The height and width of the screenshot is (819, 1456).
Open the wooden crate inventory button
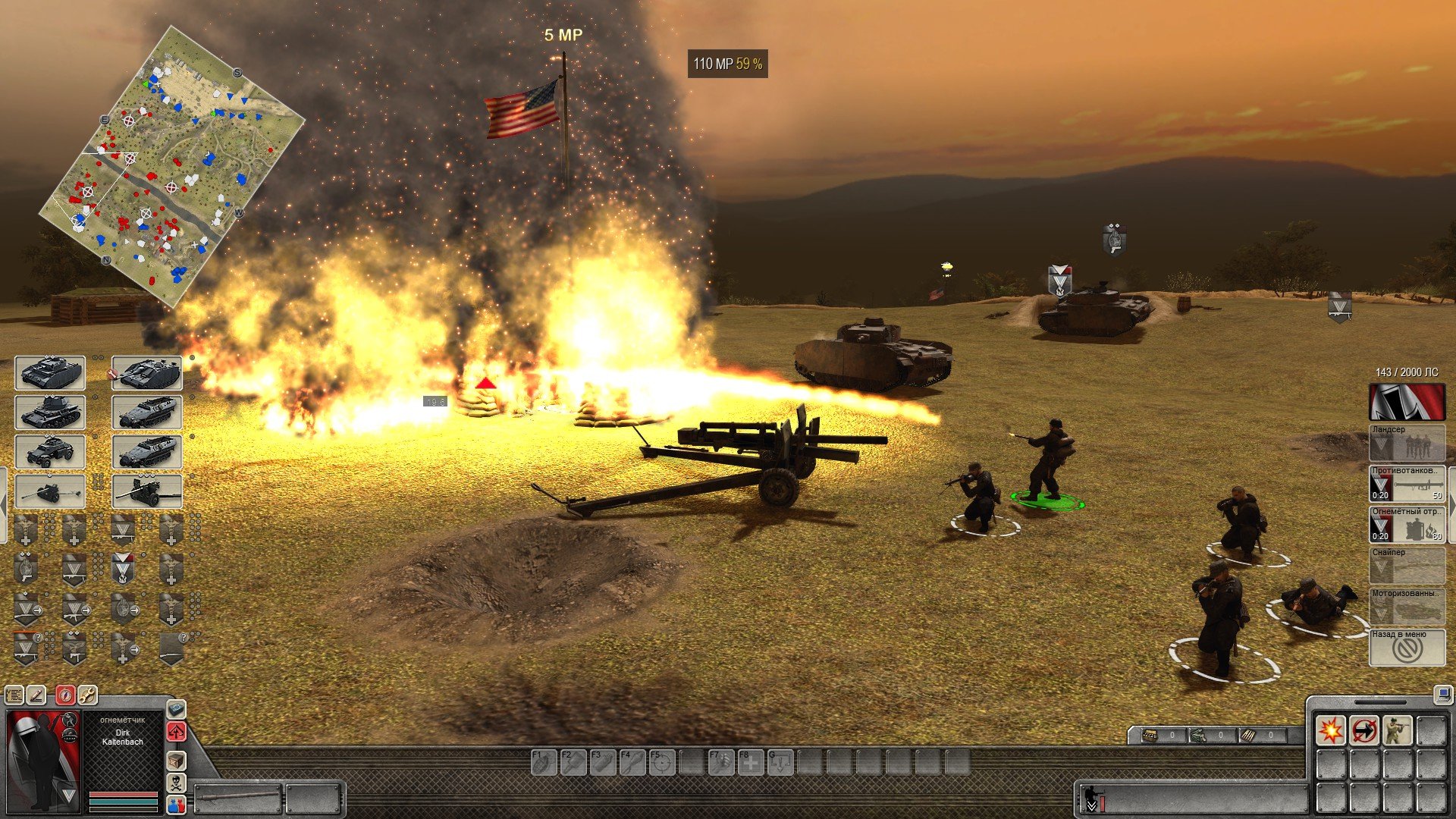coord(176,760)
